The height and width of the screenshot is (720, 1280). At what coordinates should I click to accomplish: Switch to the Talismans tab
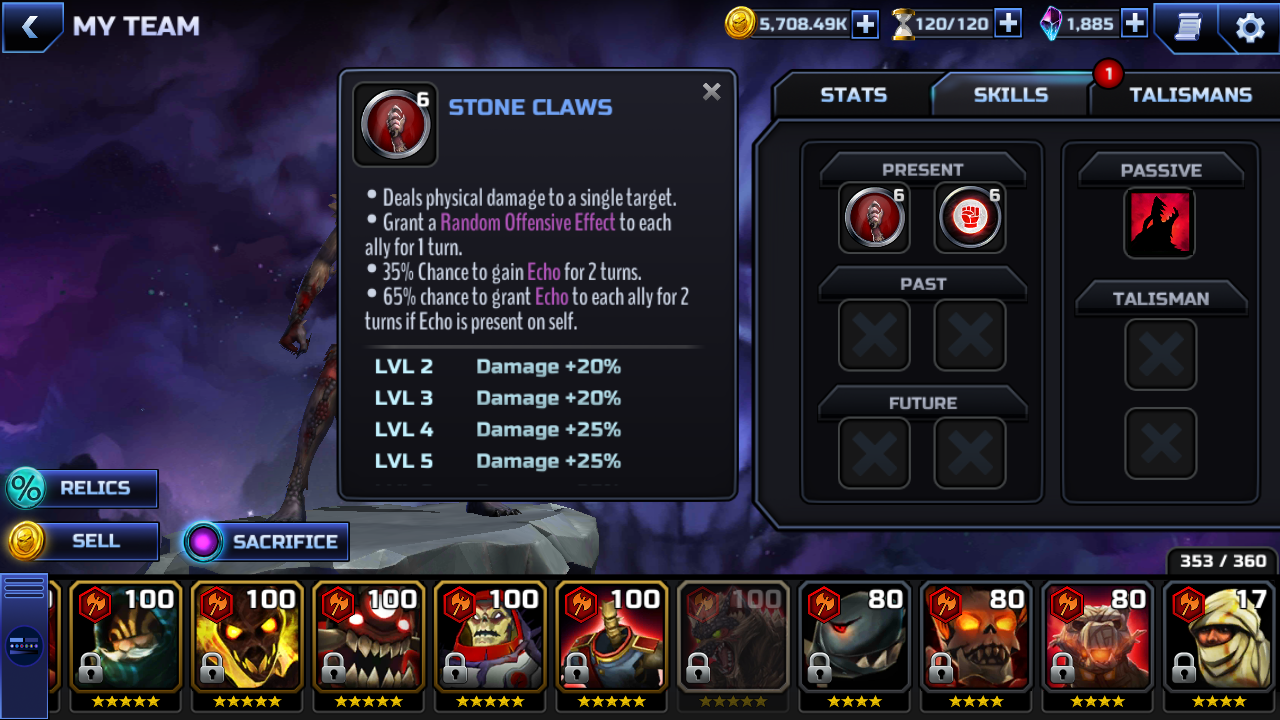[x=1190, y=95]
